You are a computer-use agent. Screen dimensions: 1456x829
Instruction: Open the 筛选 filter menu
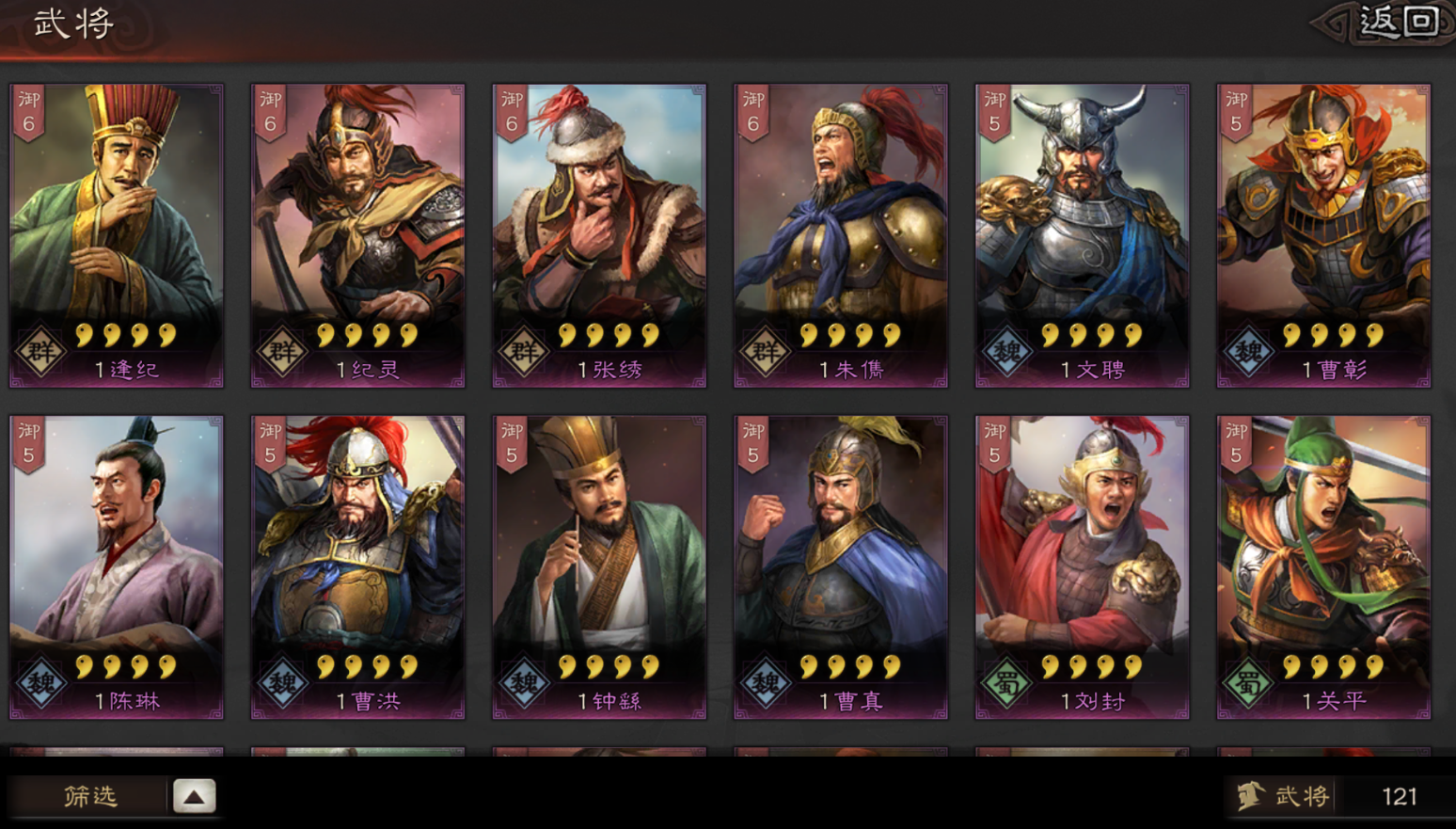(x=90, y=796)
